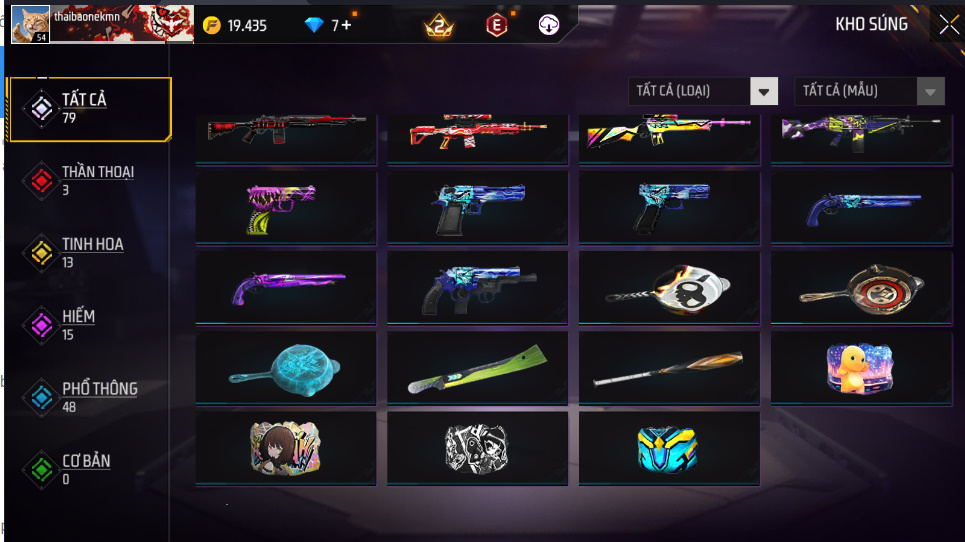Open the Tất Cả (Loại) dropdown
This screenshot has width=965, height=542.
pyautogui.click(x=703, y=91)
